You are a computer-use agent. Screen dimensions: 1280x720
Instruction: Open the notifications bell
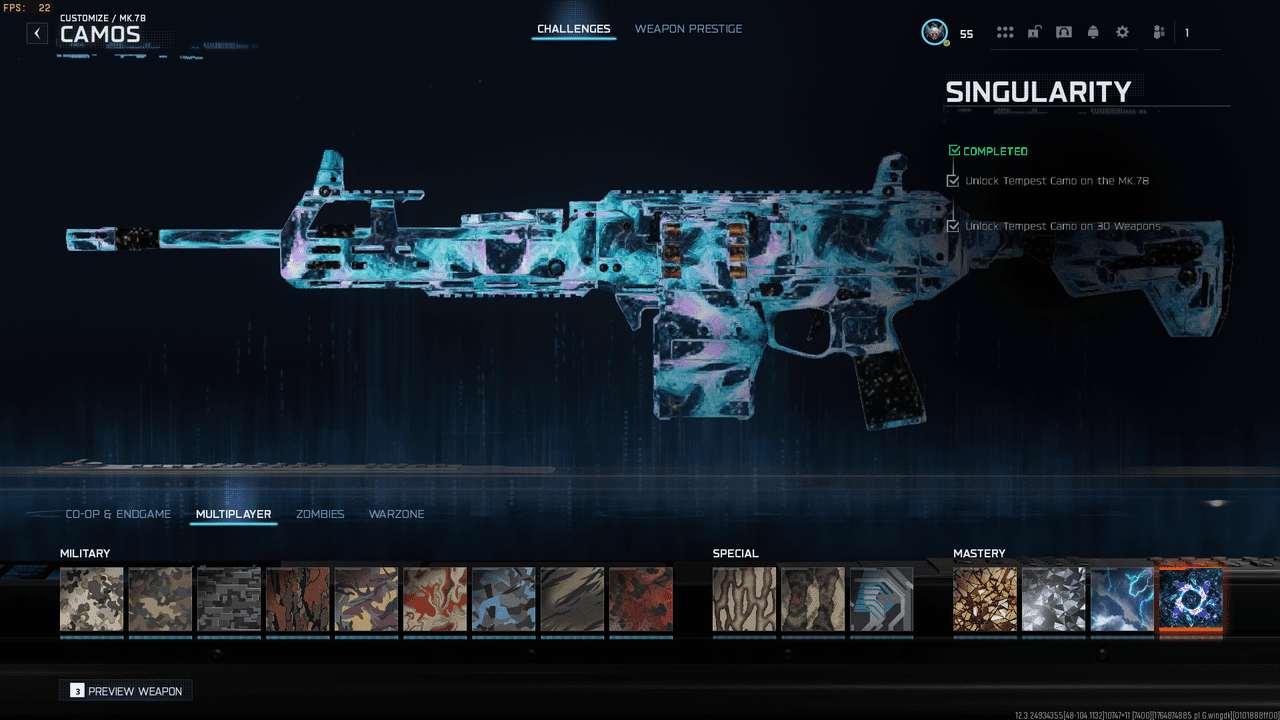pos(1093,32)
